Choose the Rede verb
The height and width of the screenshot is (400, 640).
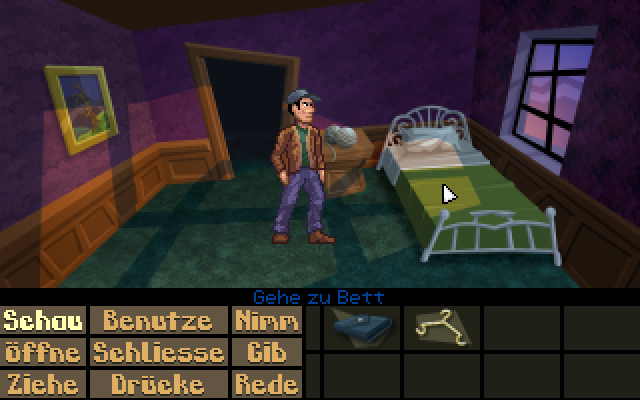click(x=266, y=384)
